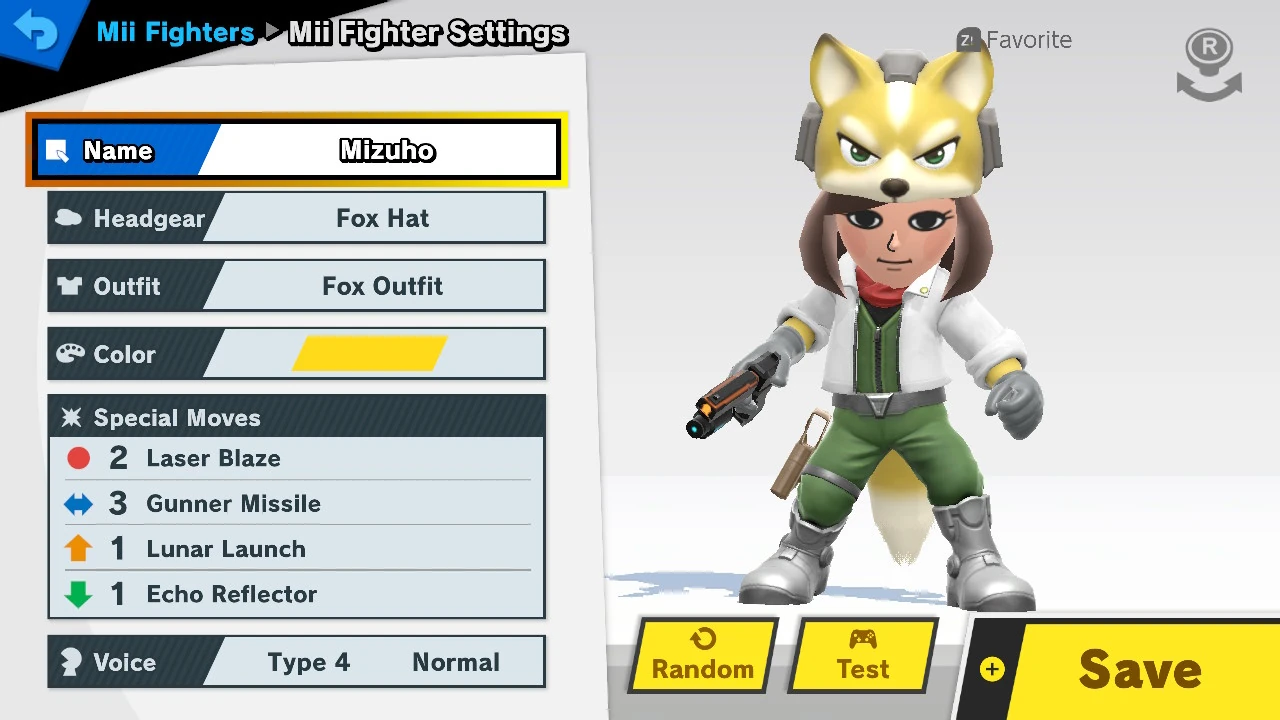1280x720 pixels.
Task: Open the Fox Hat headgear selection
Action: 382,218
